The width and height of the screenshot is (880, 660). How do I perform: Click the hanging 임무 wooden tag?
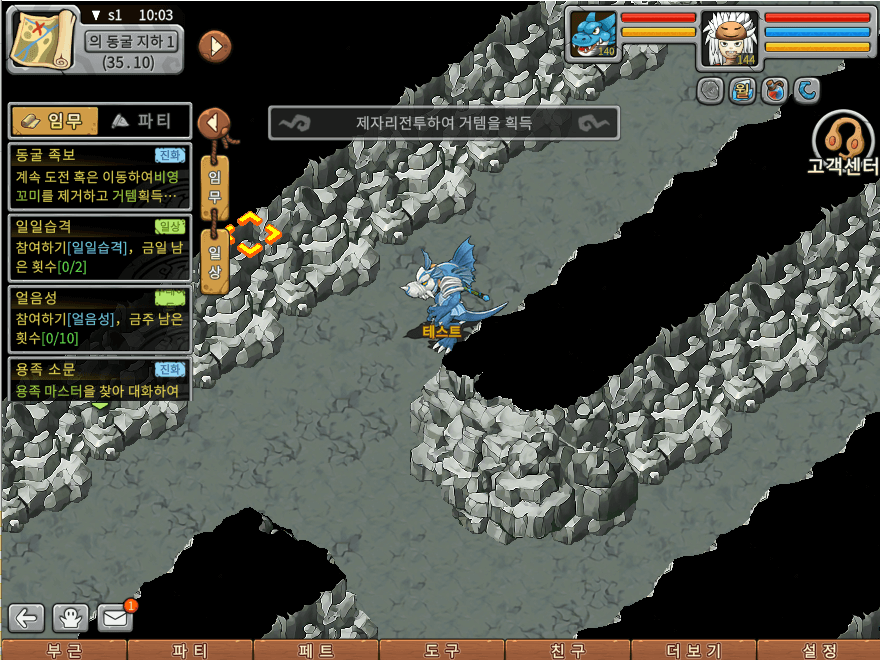(214, 184)
